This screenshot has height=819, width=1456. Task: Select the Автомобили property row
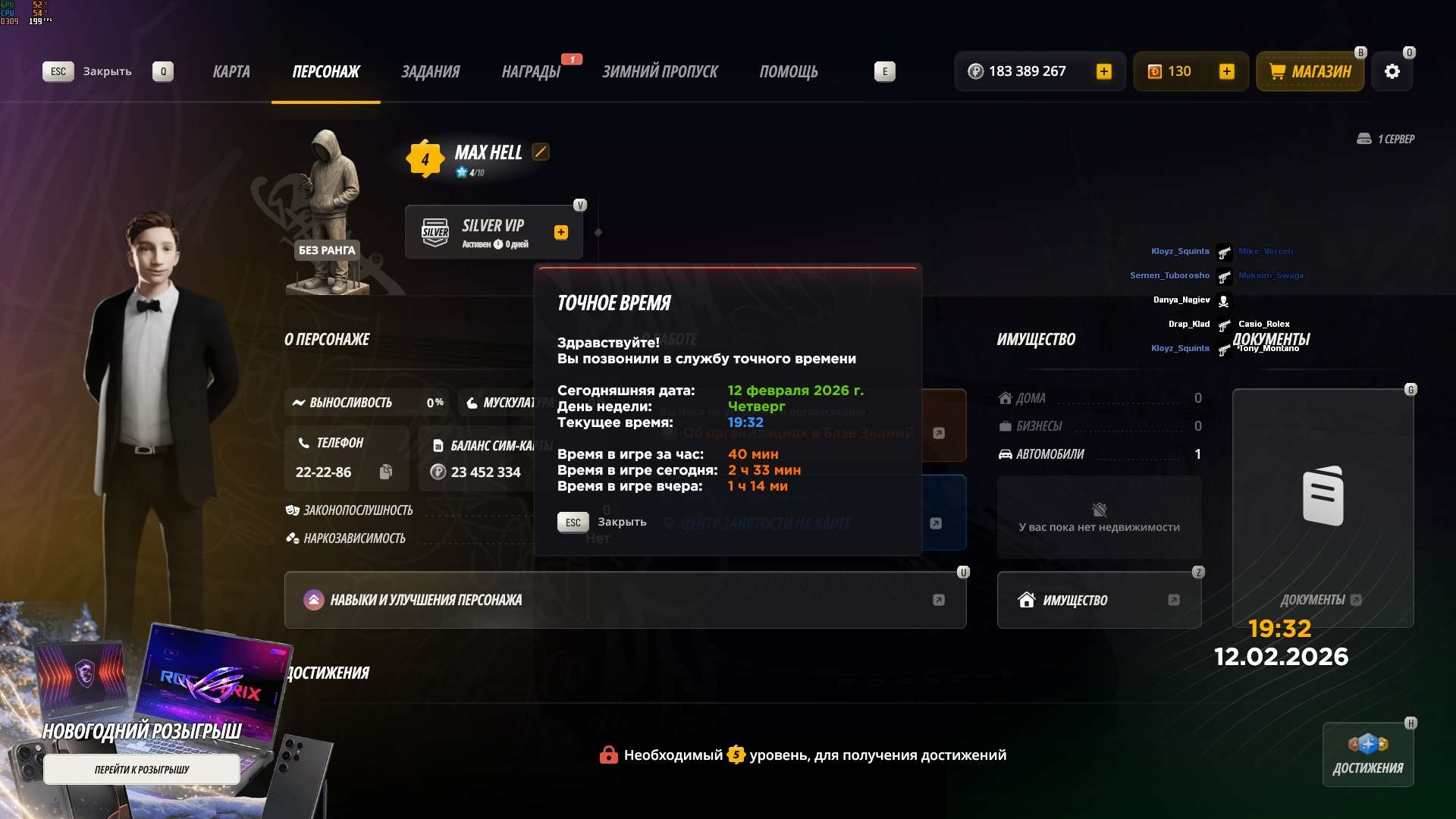(x=1099, y=454)
